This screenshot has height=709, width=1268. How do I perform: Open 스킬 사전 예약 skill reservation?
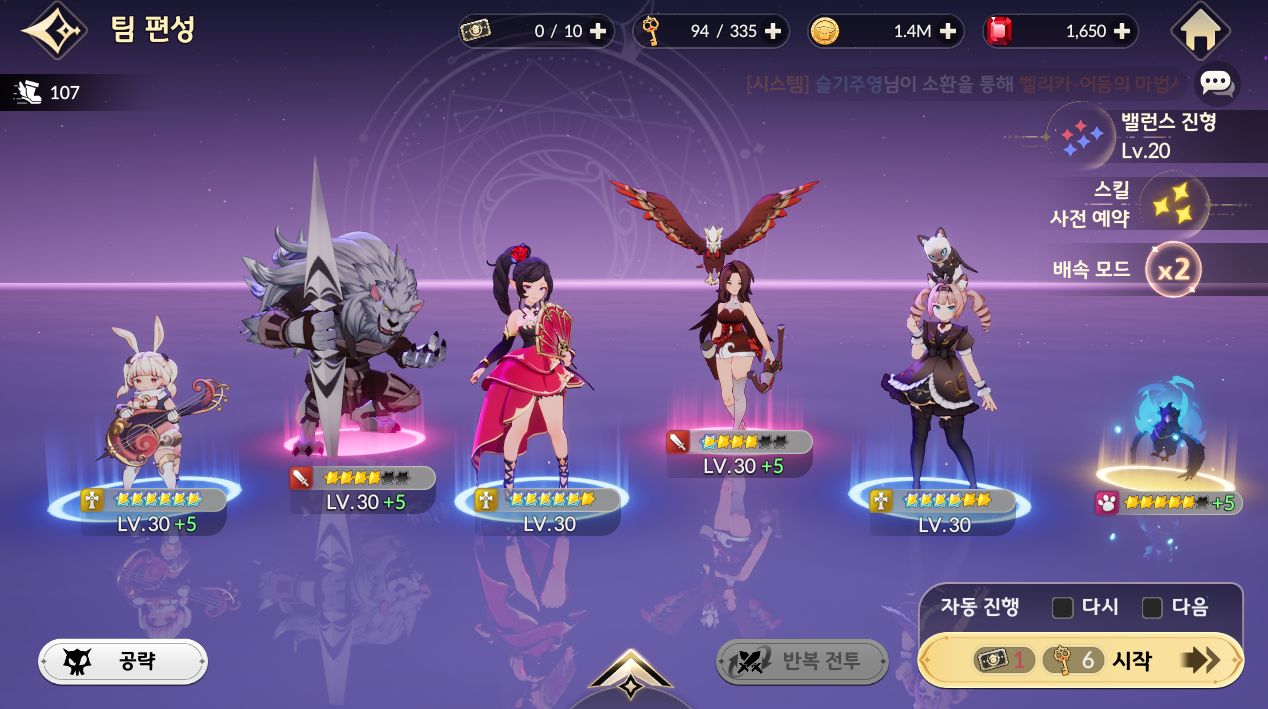click(x=1174, y=204)
